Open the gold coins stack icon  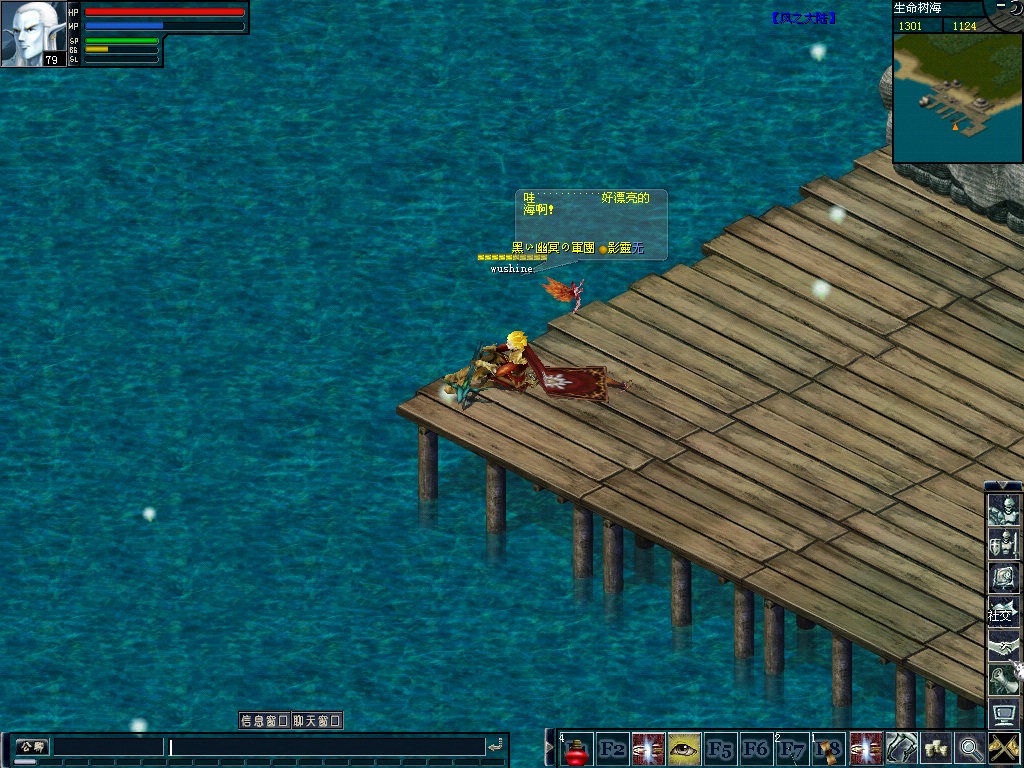click(936, 748)
